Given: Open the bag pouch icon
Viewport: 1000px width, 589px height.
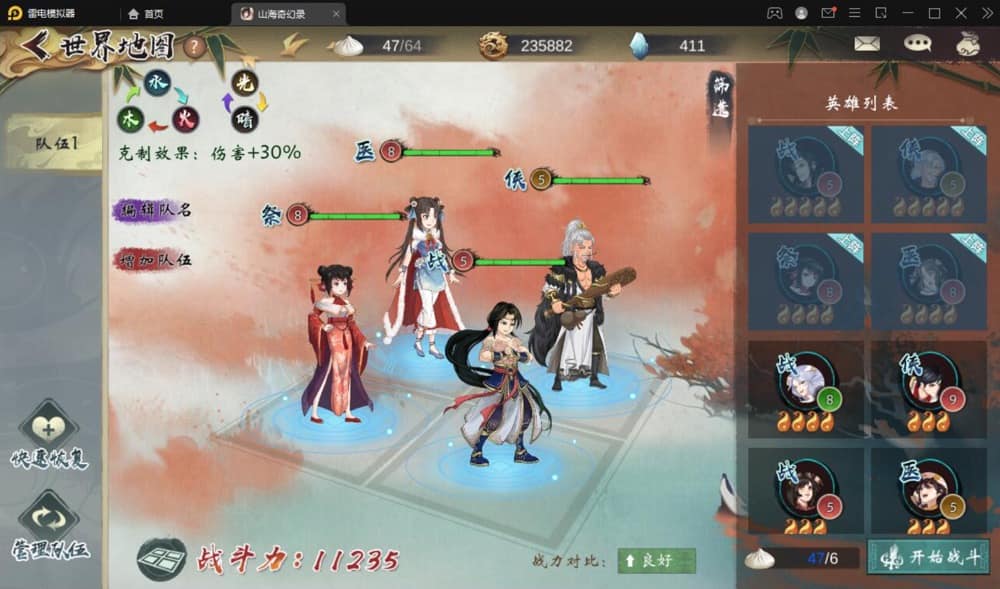Looking at the screenshot, I should 968,44.
